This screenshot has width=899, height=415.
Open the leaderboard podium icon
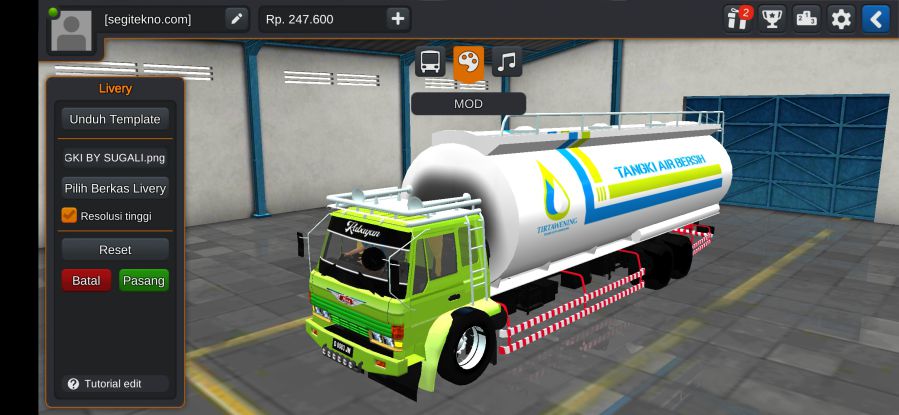(806, 19)
